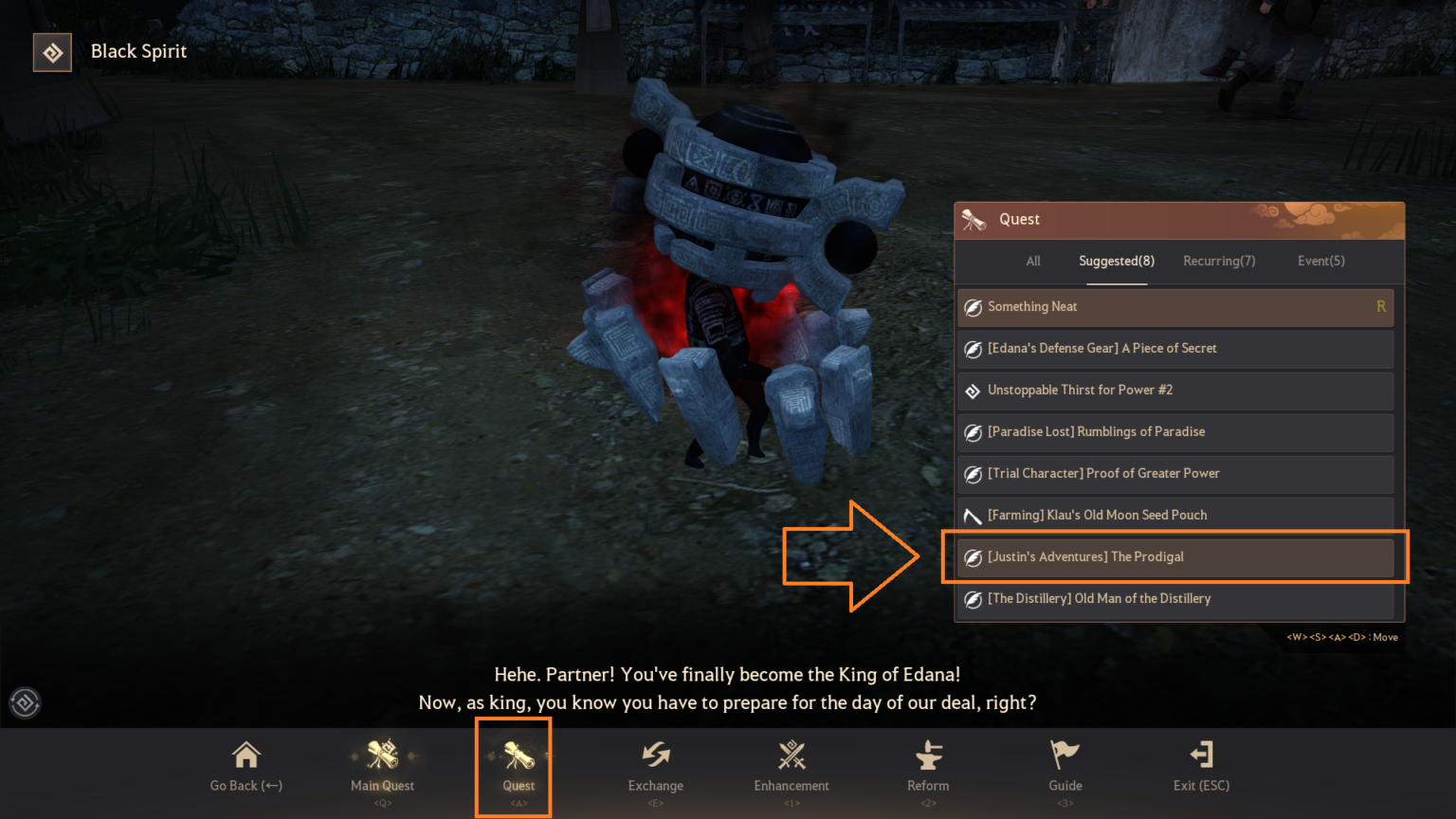The width and height of the screenshot is (1456, 819).
Task: Open the Reform menu
Action: pos(927,768)
